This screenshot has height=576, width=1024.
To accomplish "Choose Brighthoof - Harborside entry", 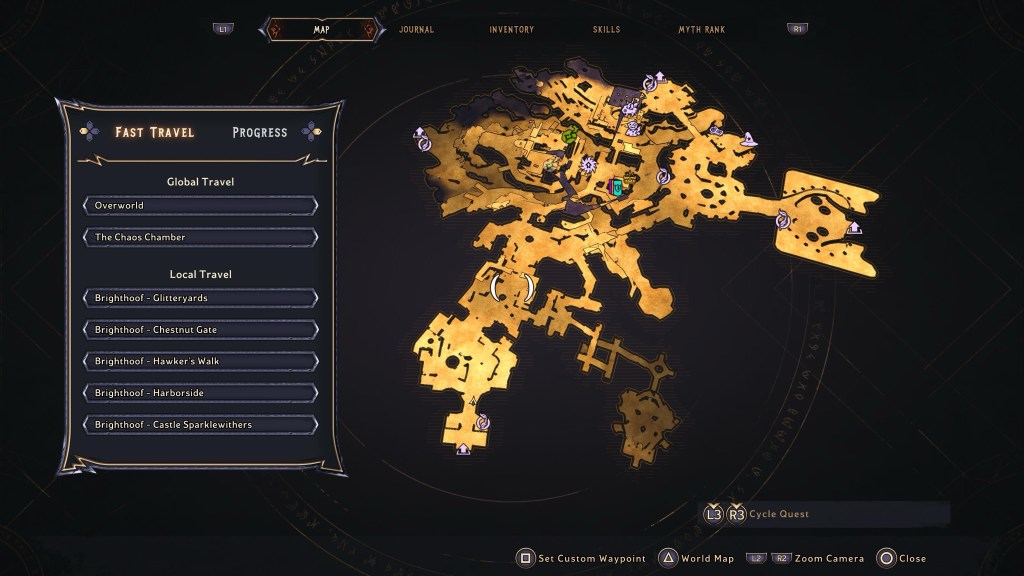I will pyautogui.click(x=201, y=393).
